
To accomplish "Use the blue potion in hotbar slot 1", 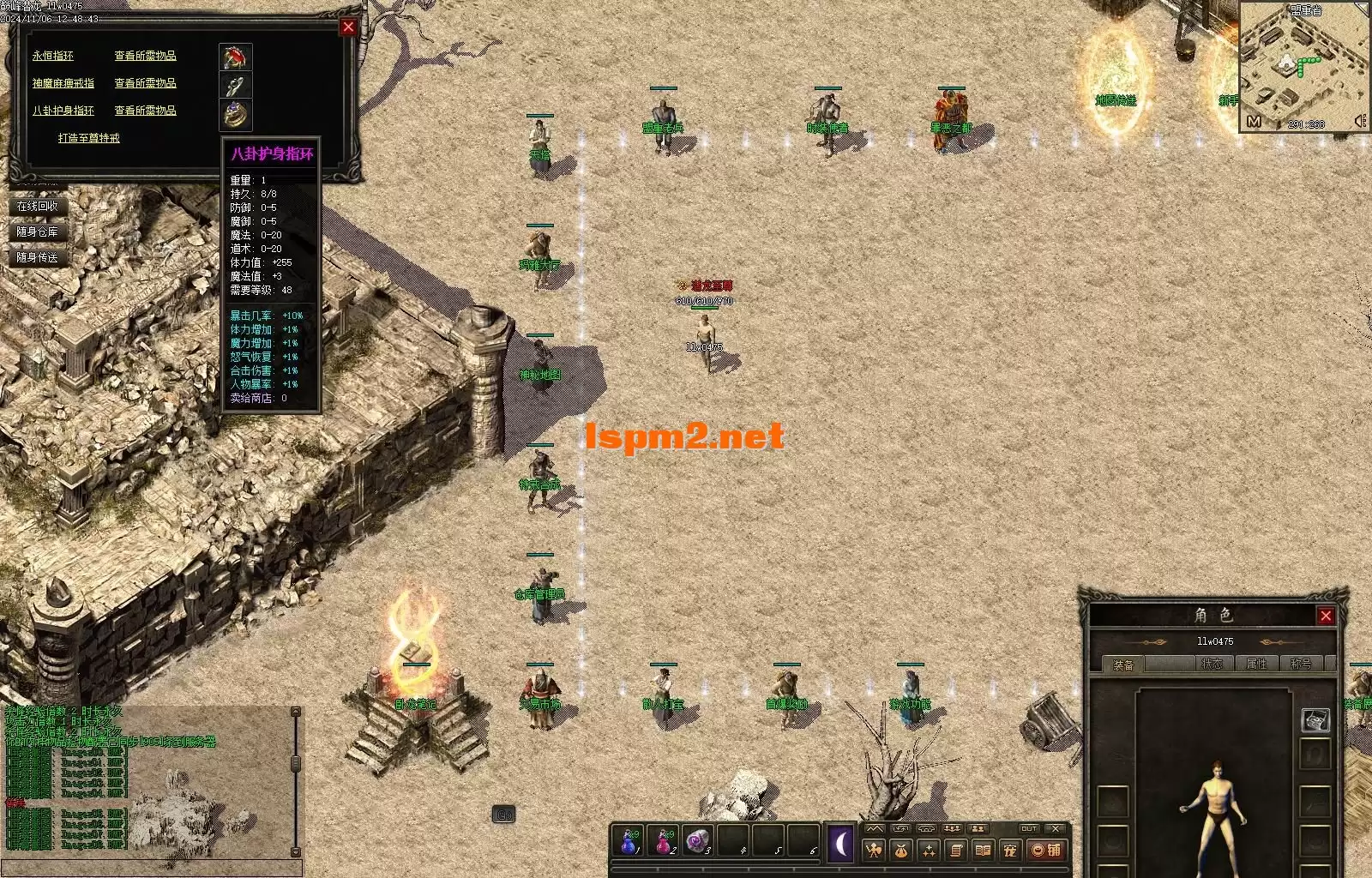I will 629,842.
